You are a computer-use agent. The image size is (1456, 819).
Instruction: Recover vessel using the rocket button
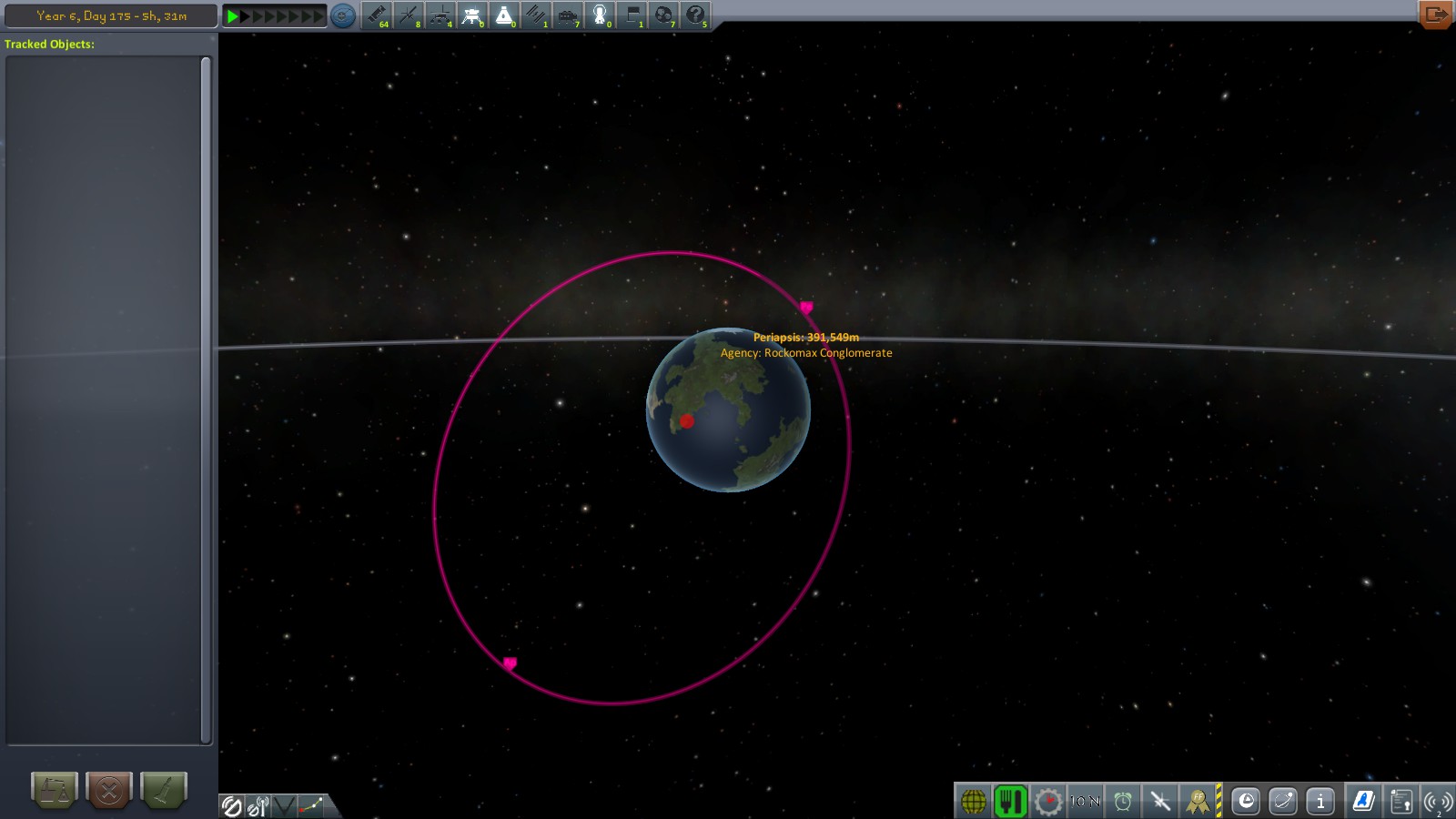point(164,790)
